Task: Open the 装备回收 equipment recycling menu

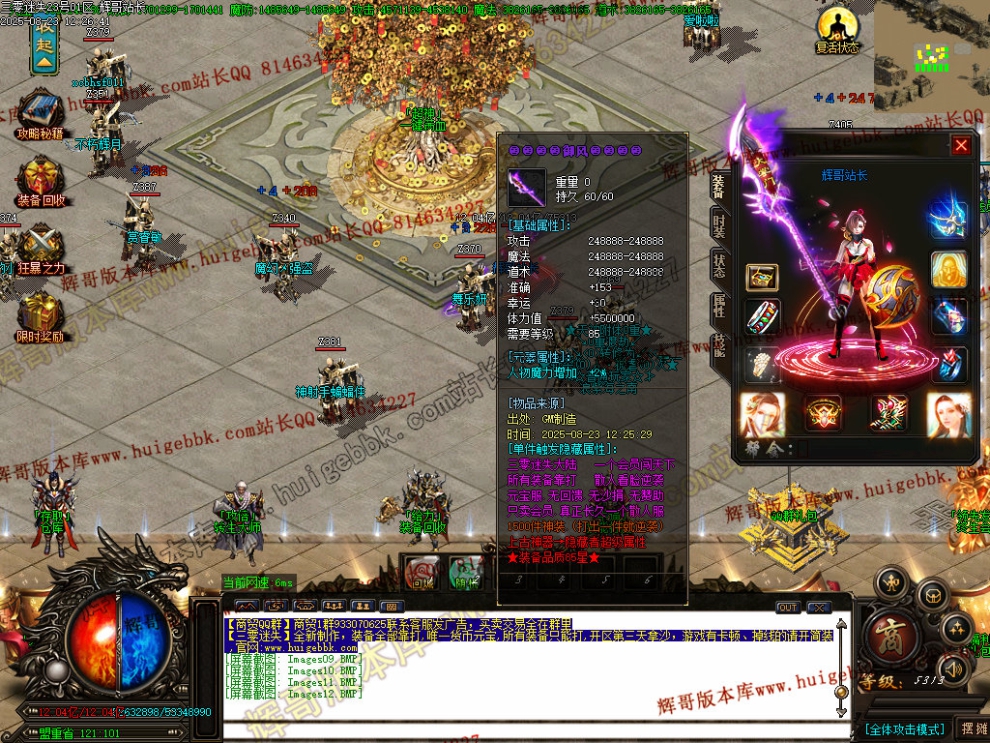Action: coord(40,180)
